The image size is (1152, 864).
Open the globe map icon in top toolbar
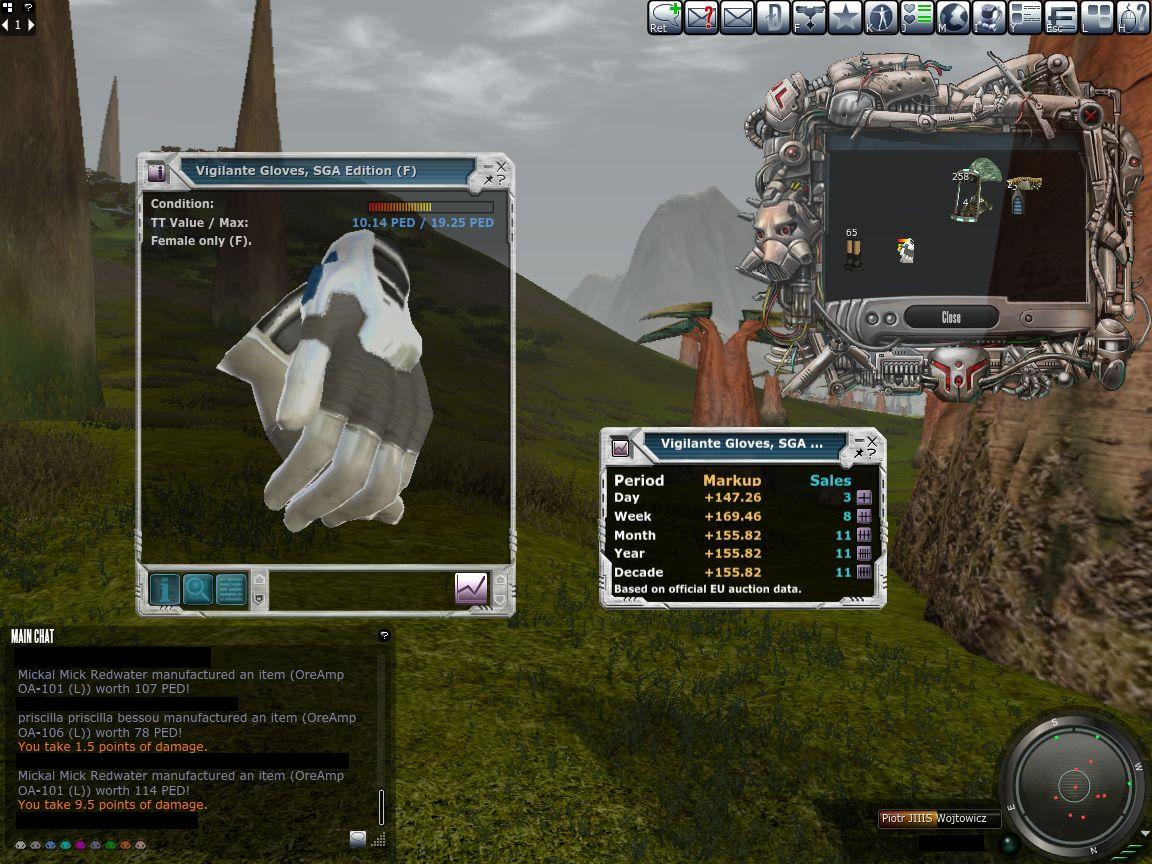pyautogui.click(x=953, y=17)
